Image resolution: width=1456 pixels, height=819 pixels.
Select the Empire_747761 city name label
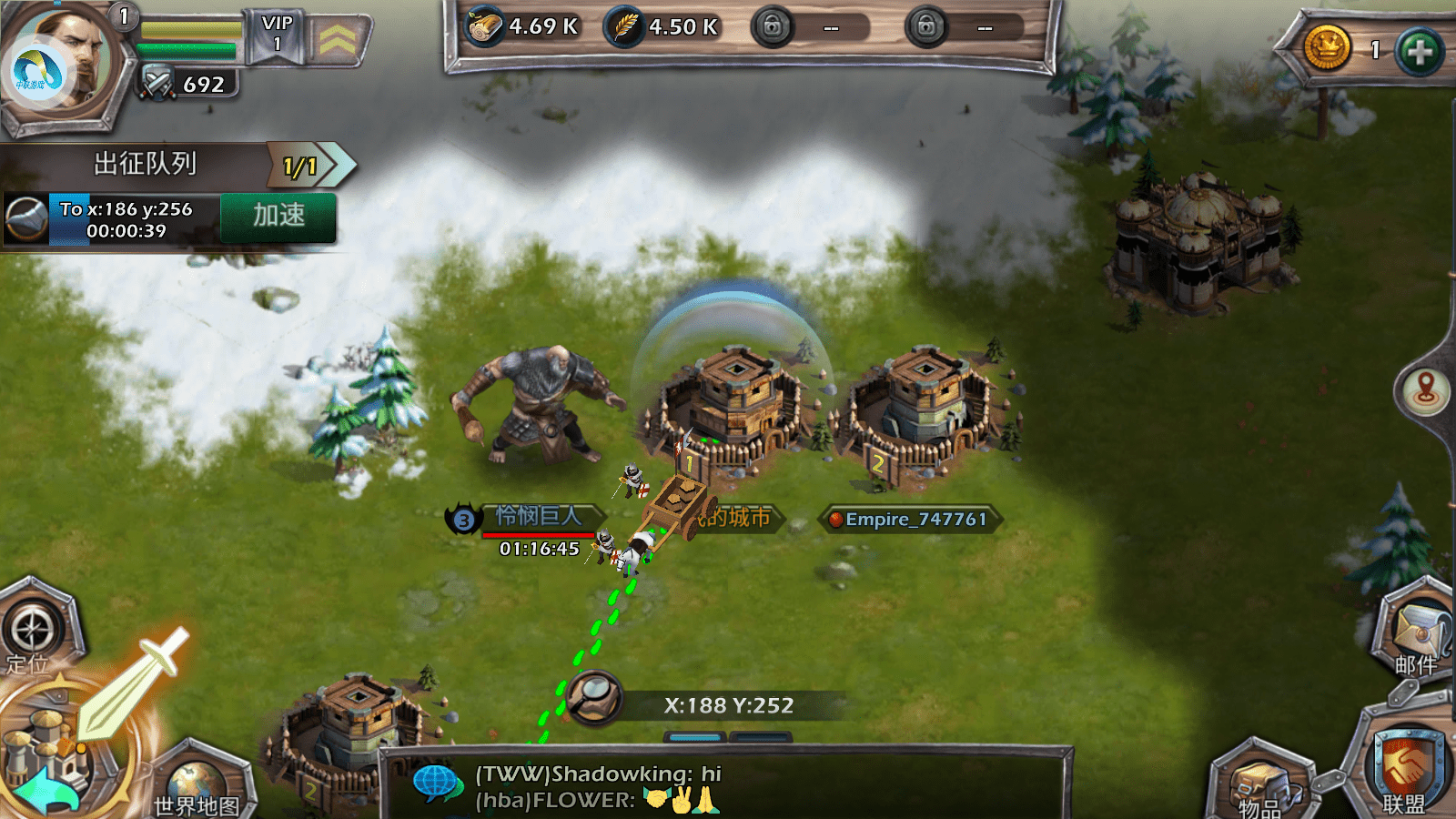915,520
